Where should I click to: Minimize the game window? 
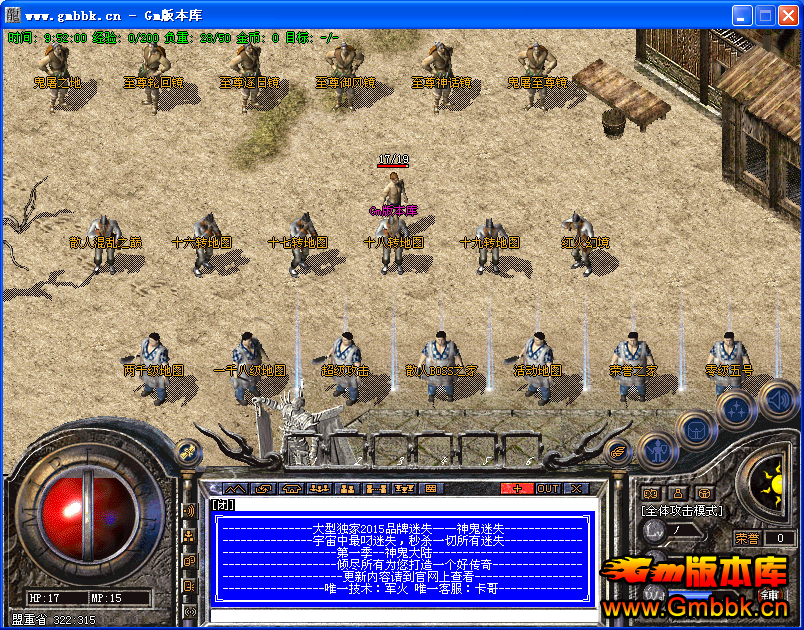pyautogui.click(x=741, y=16)
